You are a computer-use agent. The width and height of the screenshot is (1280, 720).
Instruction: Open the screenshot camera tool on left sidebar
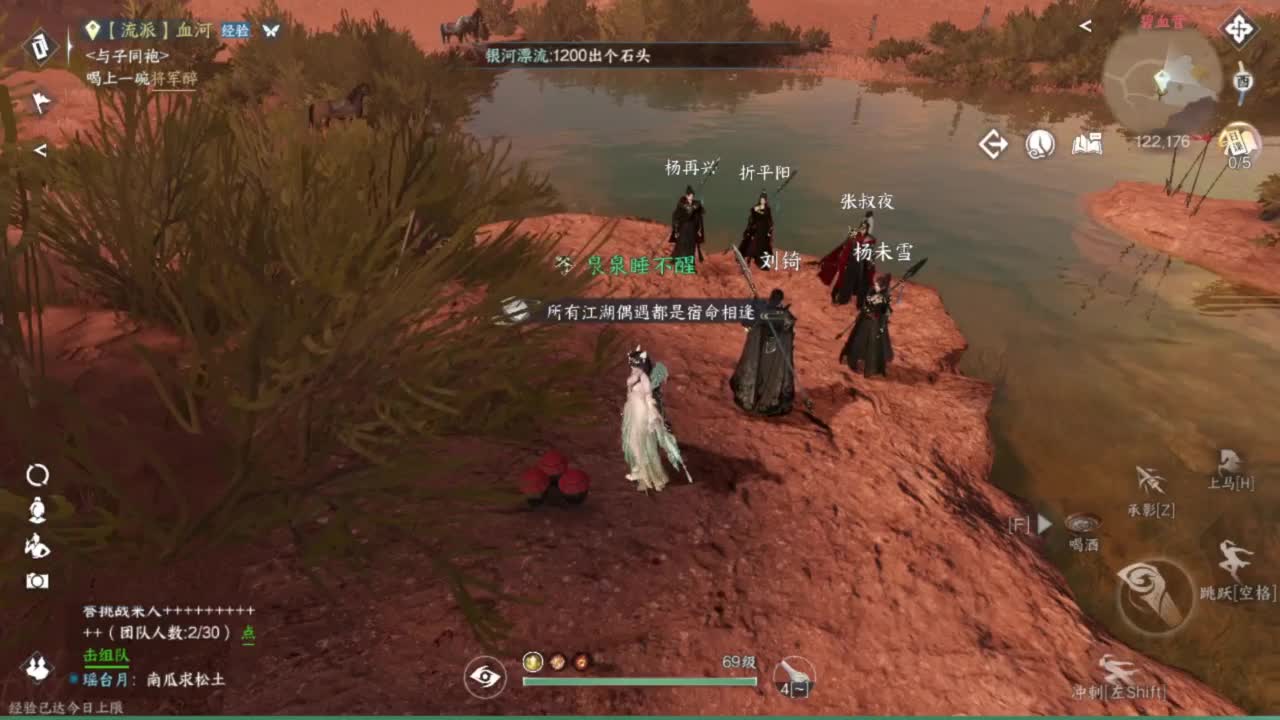pos(37,580)
